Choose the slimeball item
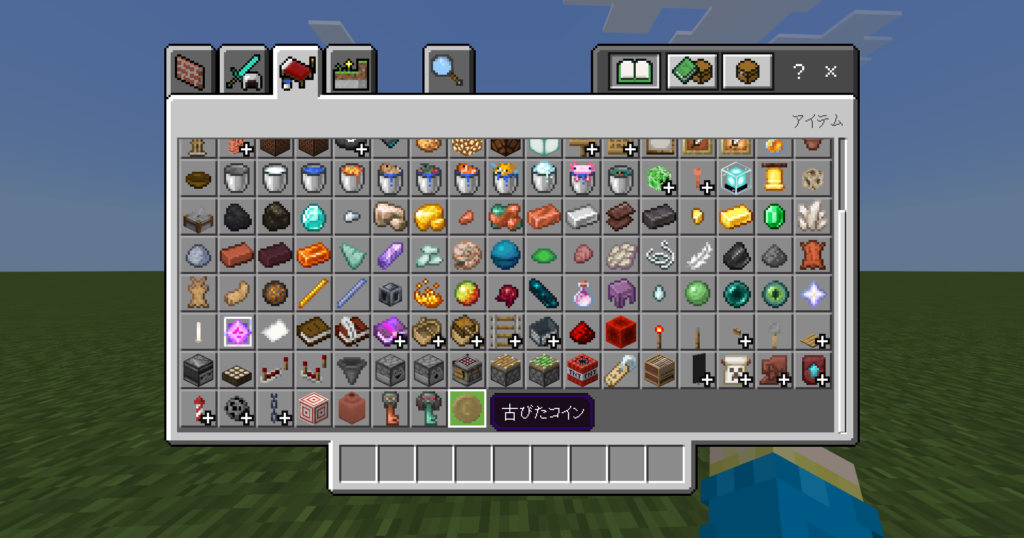 tap(697, 294)
